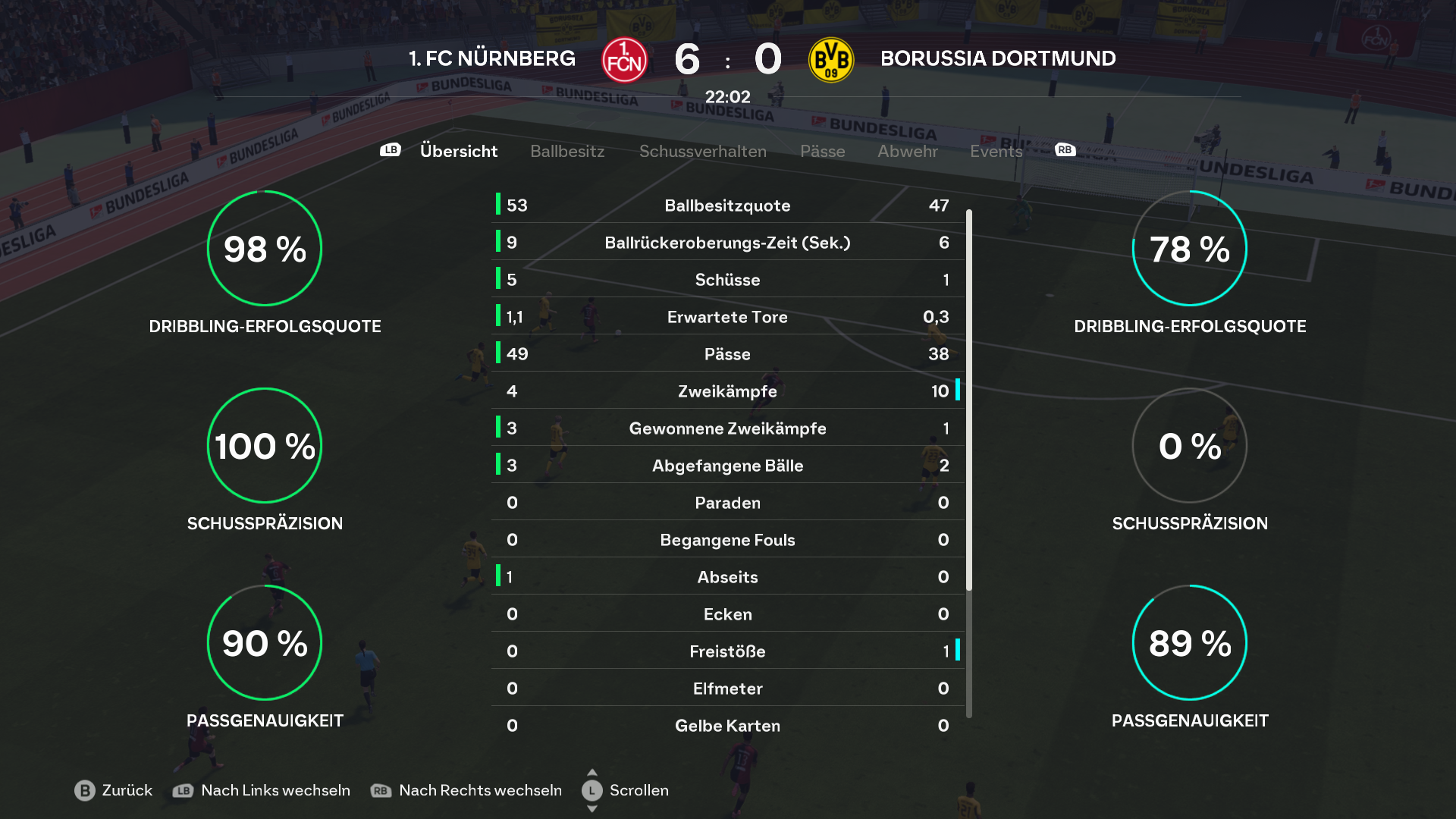Screen dimensions: 1456x819
Task: Show the Pässe statistics tab
Action: [822, 151]
